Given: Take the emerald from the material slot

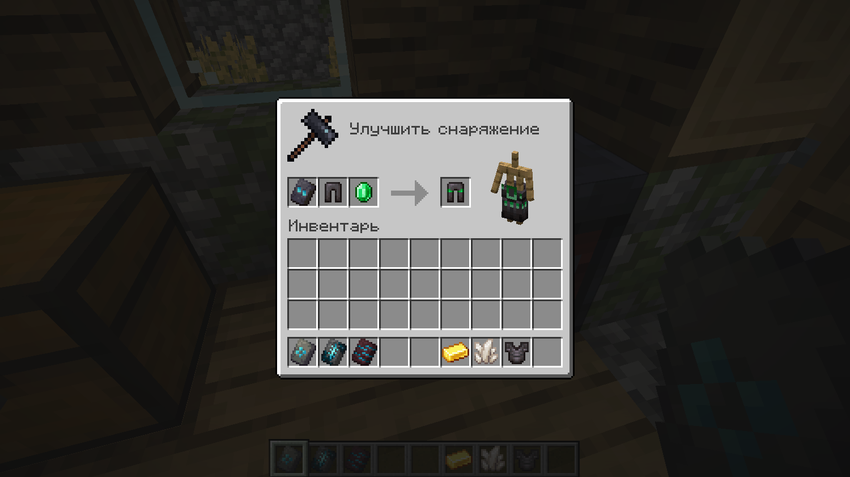Looking at the screenshot, I should (x=364, y=192).
